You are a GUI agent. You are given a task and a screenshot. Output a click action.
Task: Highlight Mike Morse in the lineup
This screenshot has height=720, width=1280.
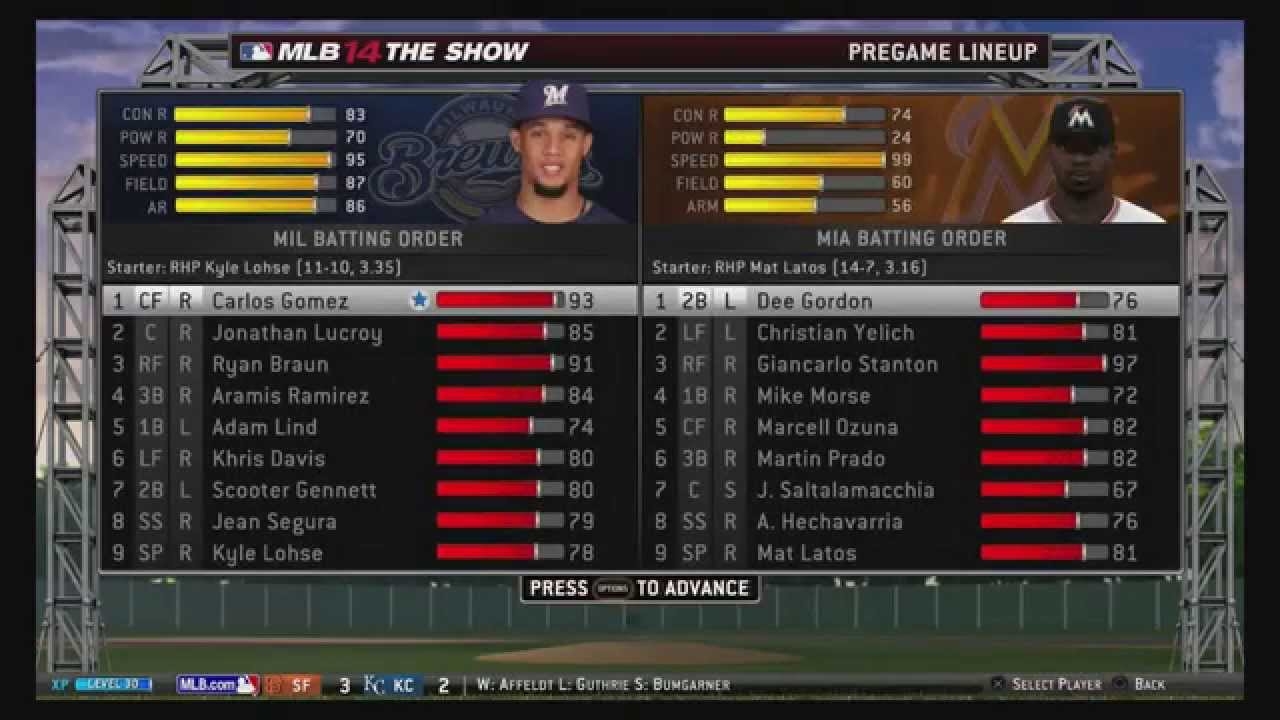click(x=813, y=396)
